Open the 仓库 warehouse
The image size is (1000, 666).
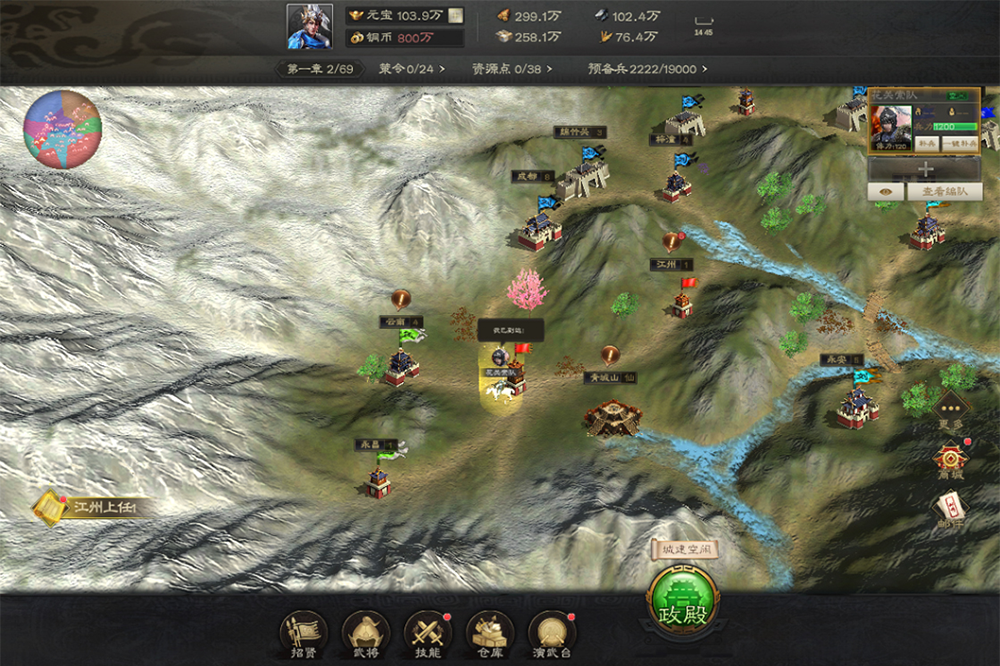point(490,632)
